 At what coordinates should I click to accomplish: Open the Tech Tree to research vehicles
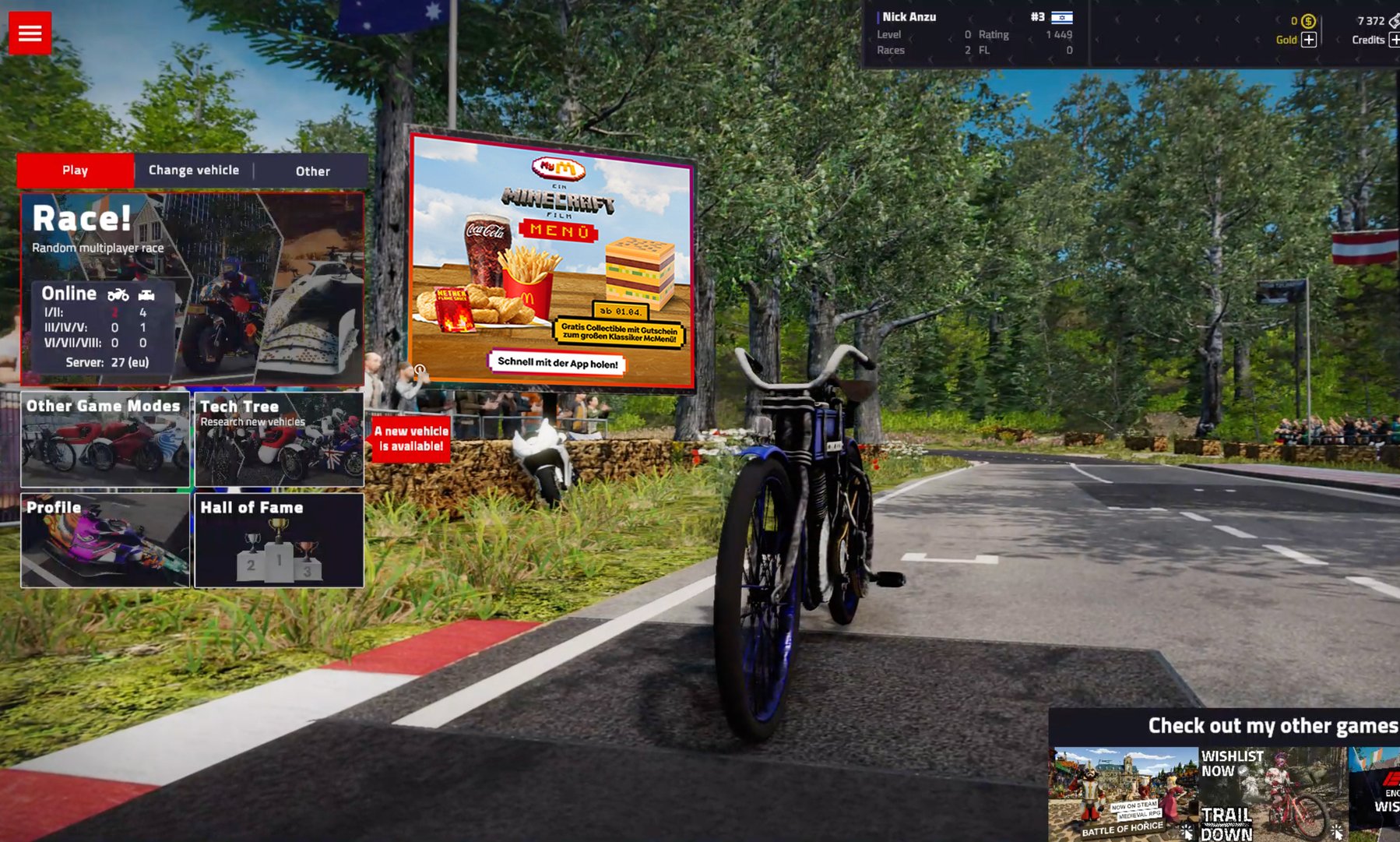tap(278, 440)
